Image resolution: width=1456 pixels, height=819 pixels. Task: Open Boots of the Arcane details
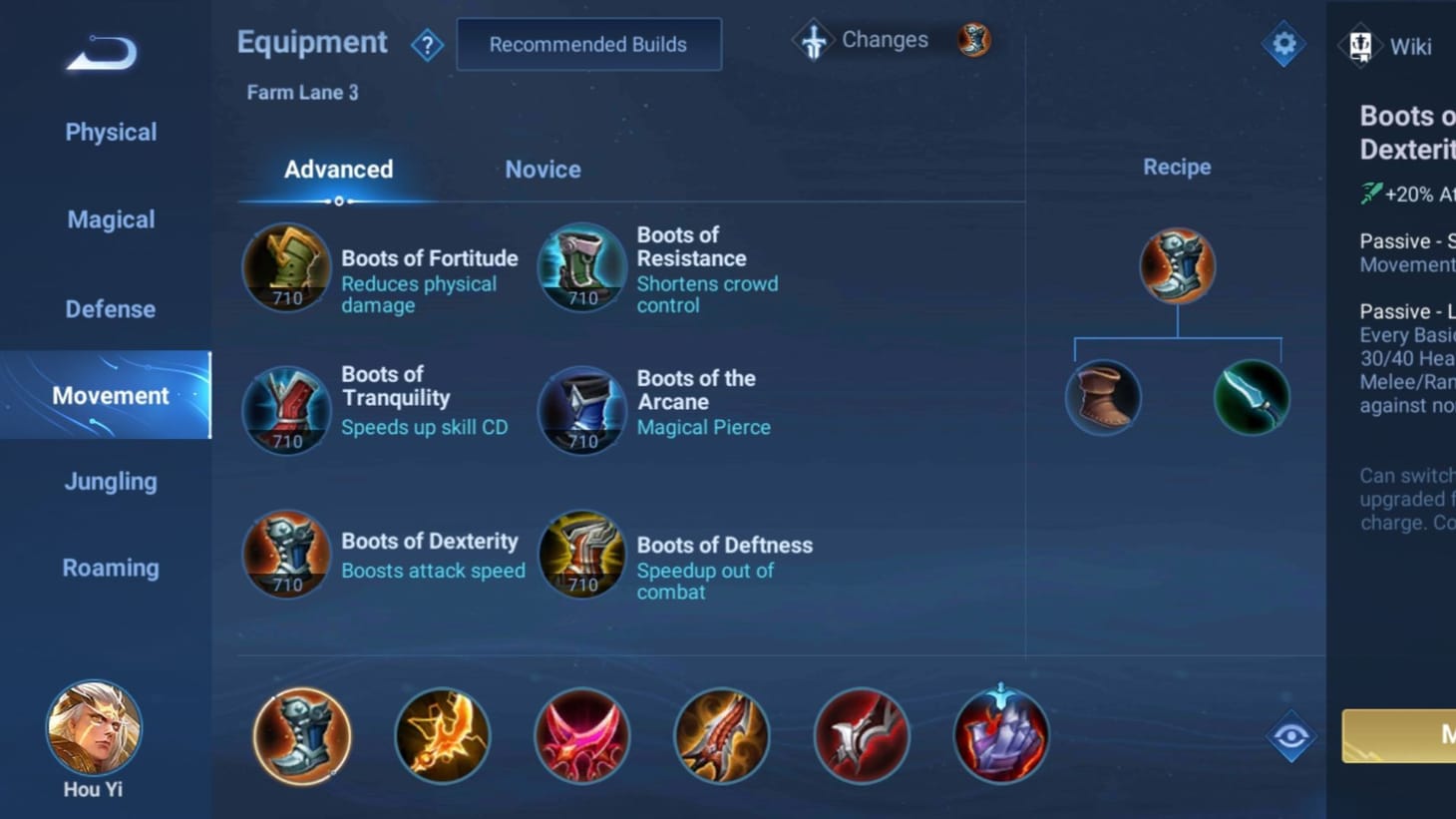pos(582,410)
